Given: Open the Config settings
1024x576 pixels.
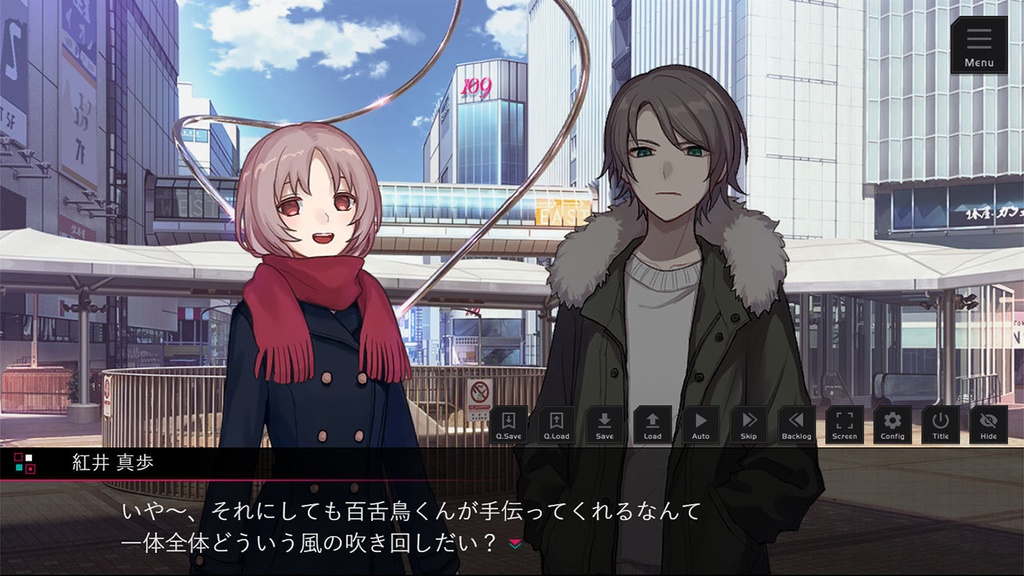Looking at the screenshot, I should 892,424.
